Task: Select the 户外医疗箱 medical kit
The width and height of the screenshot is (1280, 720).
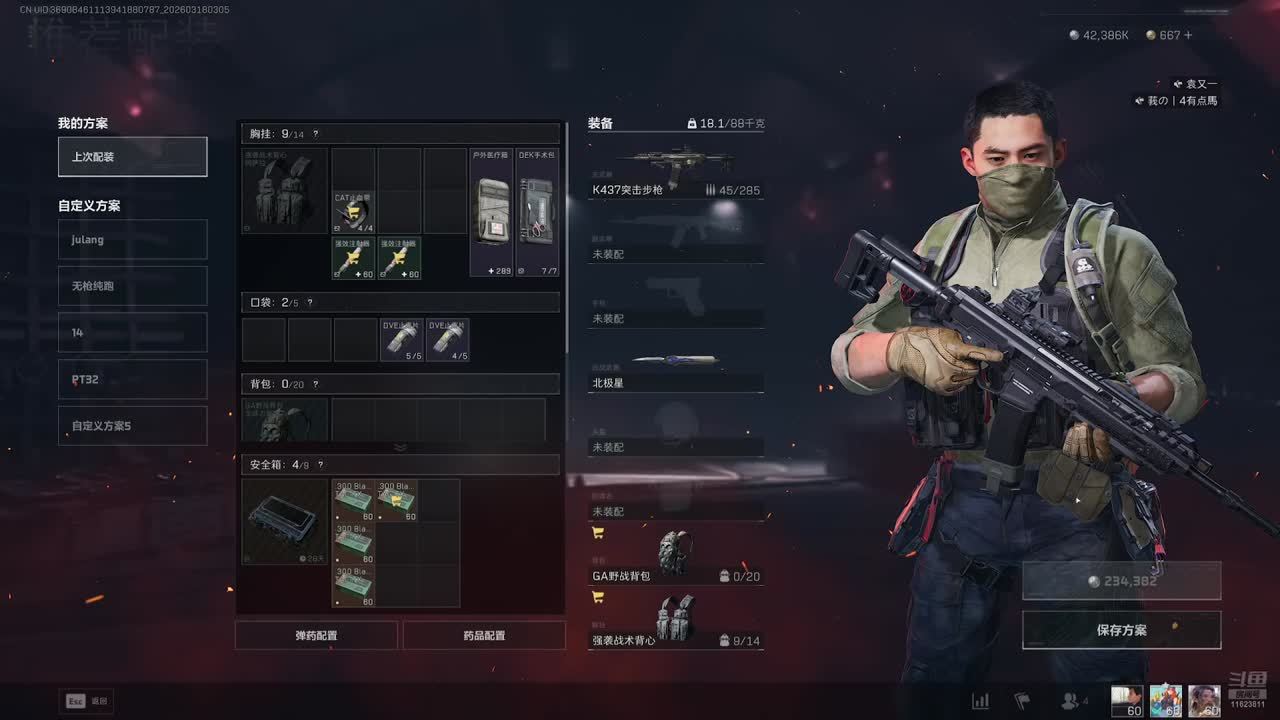Action: coord(492,212)
